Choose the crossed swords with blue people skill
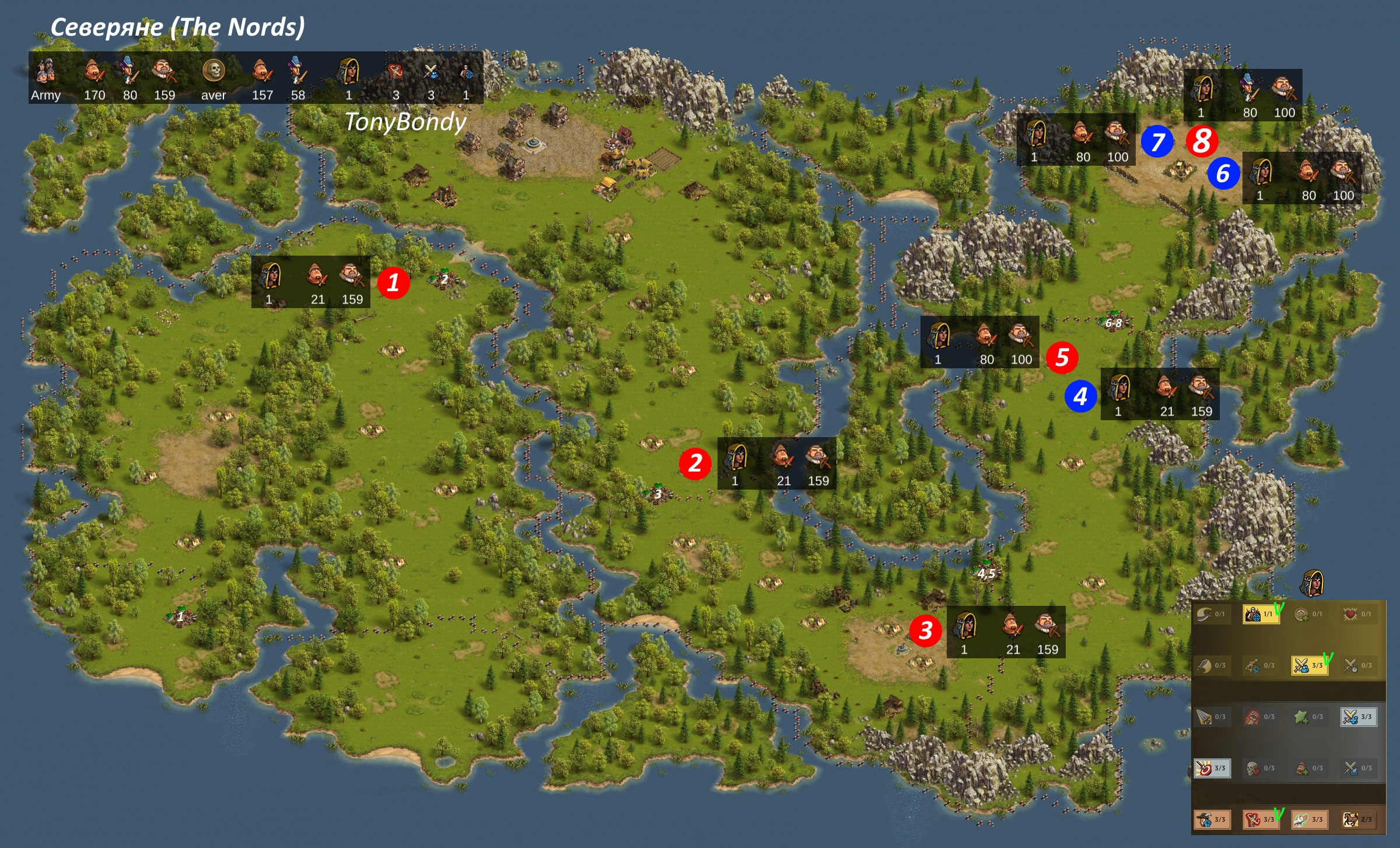Screen dimensions: 1400x848 coord(1308,665)
